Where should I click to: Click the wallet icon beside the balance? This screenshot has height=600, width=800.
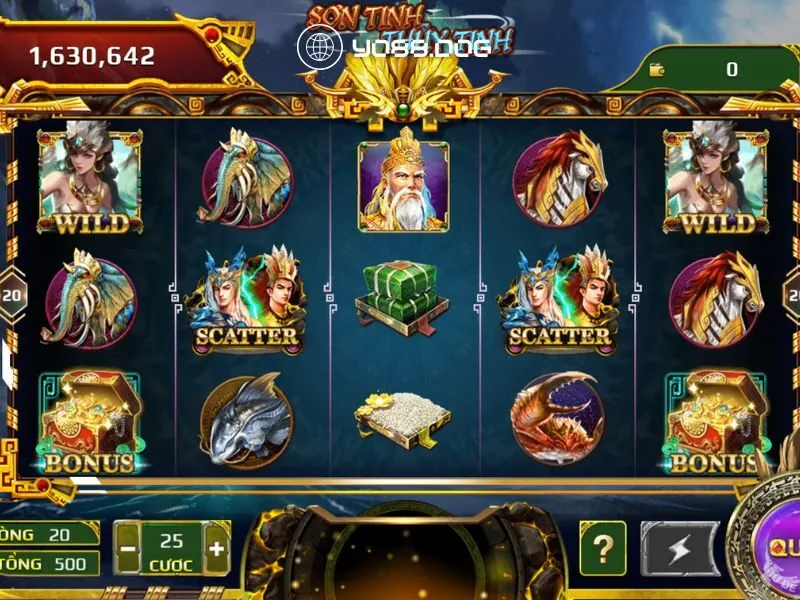tap(657, 69)
